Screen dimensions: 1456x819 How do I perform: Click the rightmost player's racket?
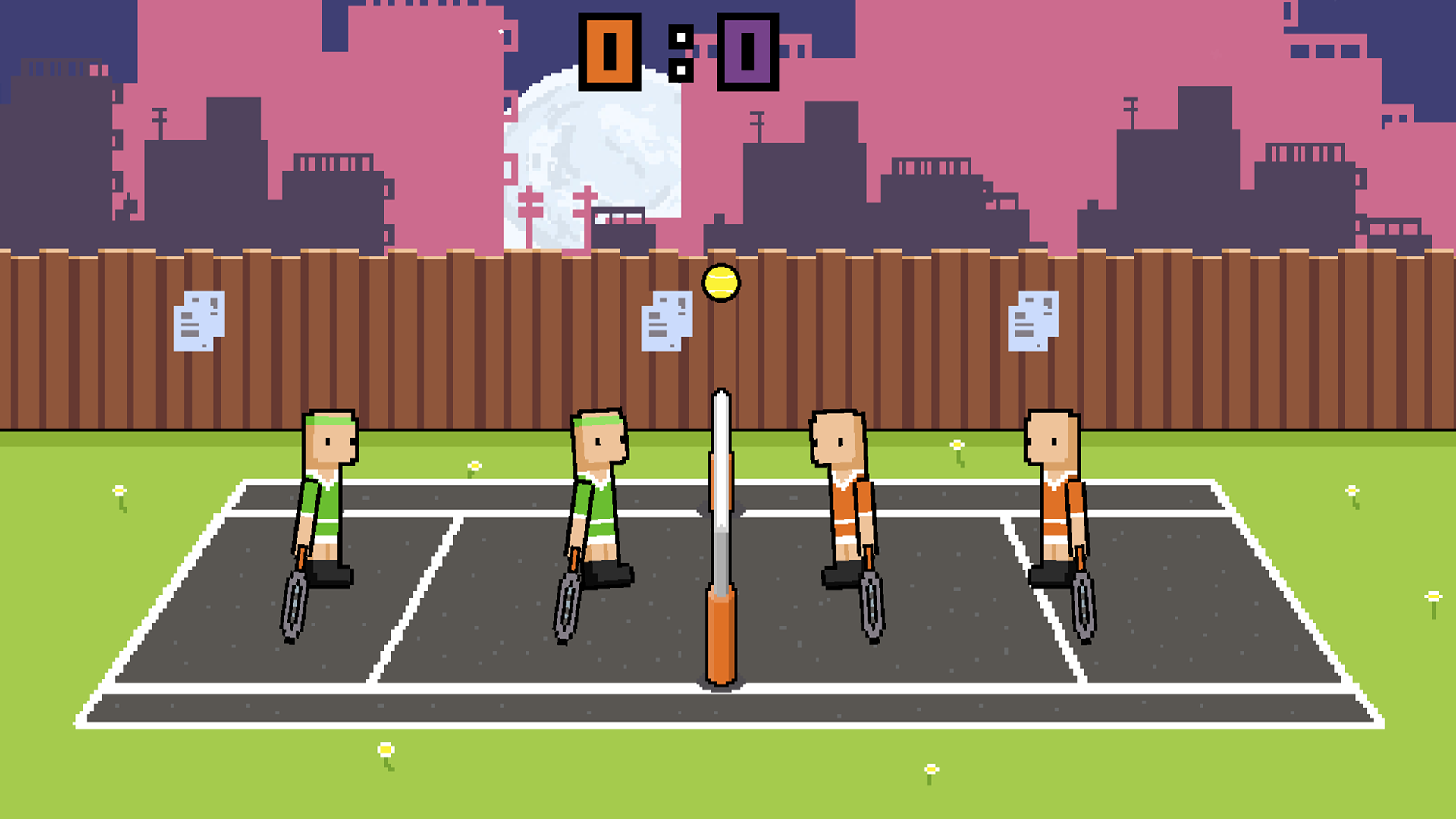(x=1084, y=607)
